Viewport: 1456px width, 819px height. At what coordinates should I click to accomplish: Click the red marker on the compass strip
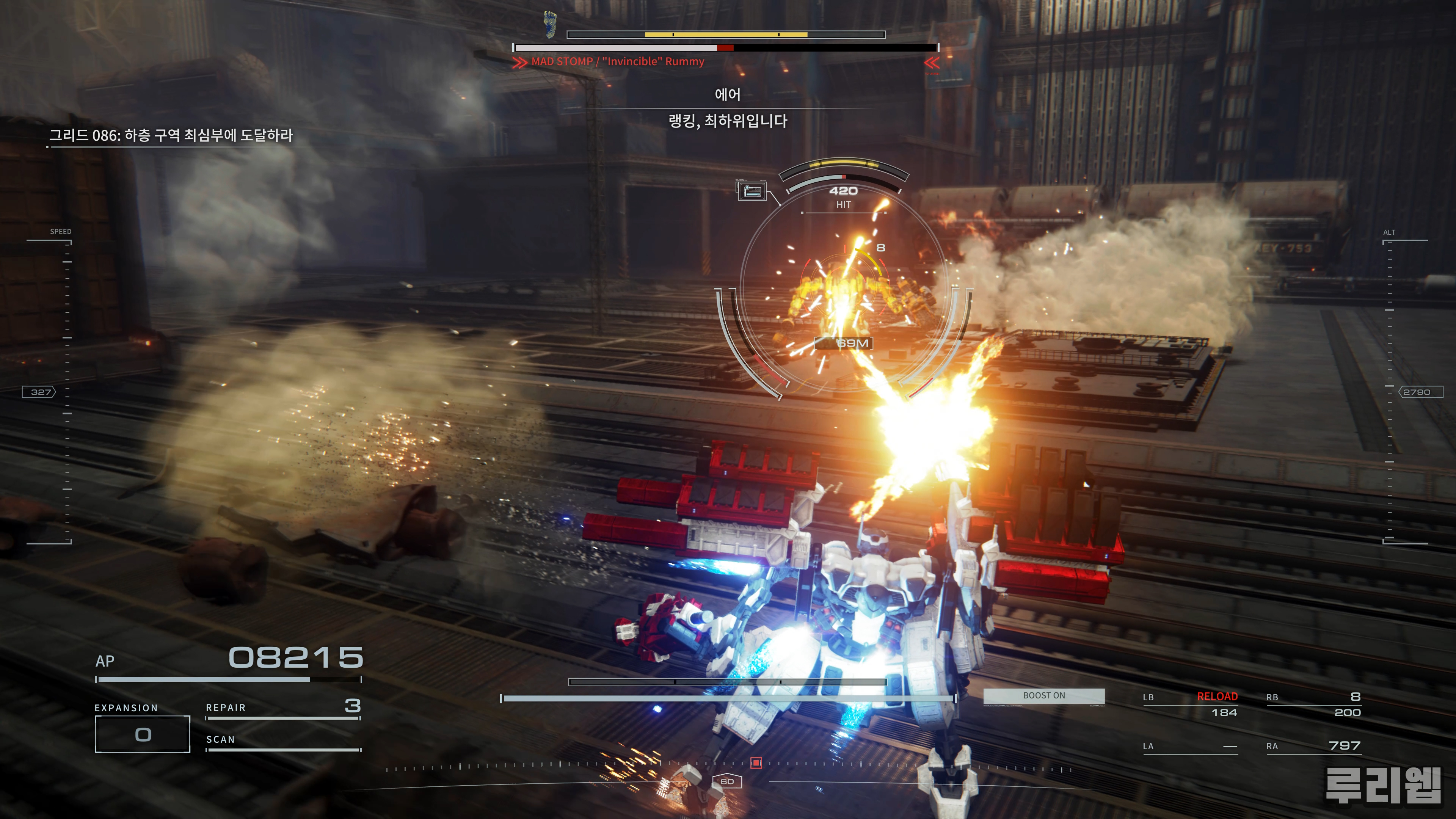(756, 763)
